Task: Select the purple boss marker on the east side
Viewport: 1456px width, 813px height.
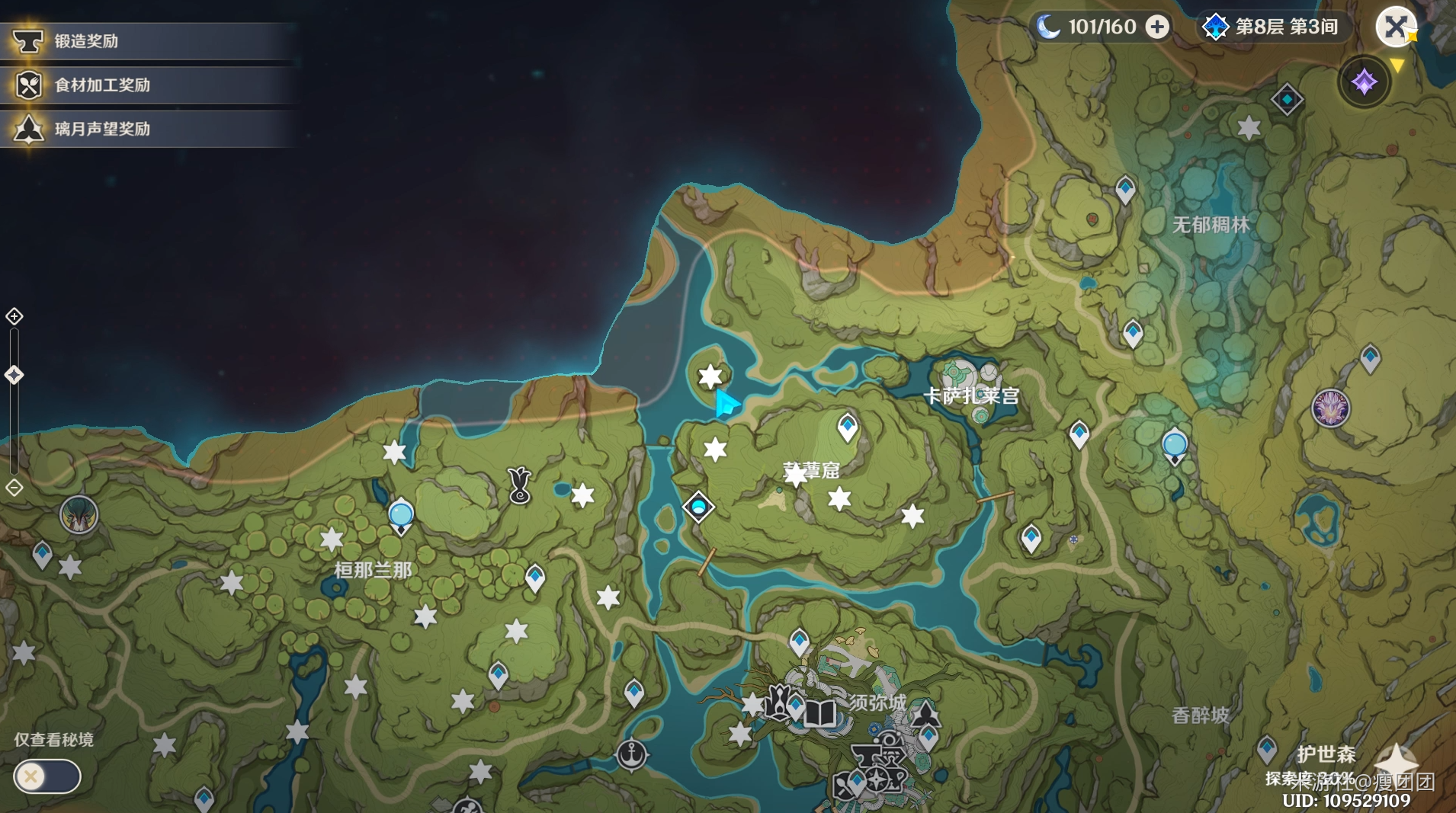Action: coord(1331,408)
